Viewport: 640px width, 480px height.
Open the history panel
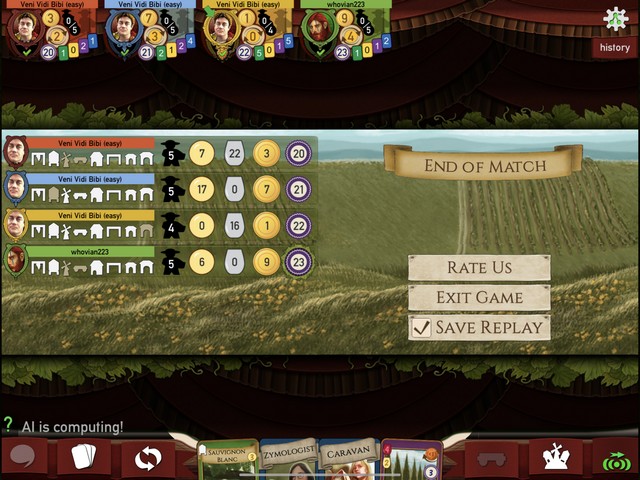(614, 47)
